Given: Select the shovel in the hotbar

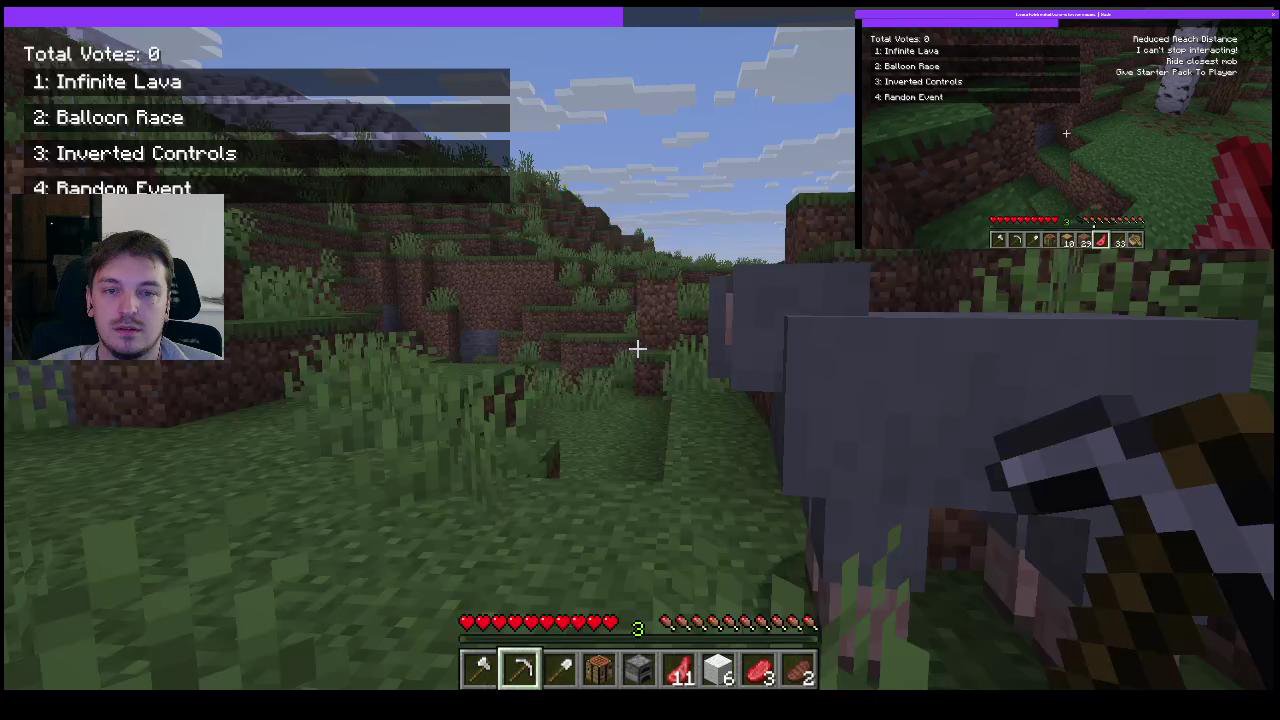Looking at the screenshot, I should click(559, 668).
